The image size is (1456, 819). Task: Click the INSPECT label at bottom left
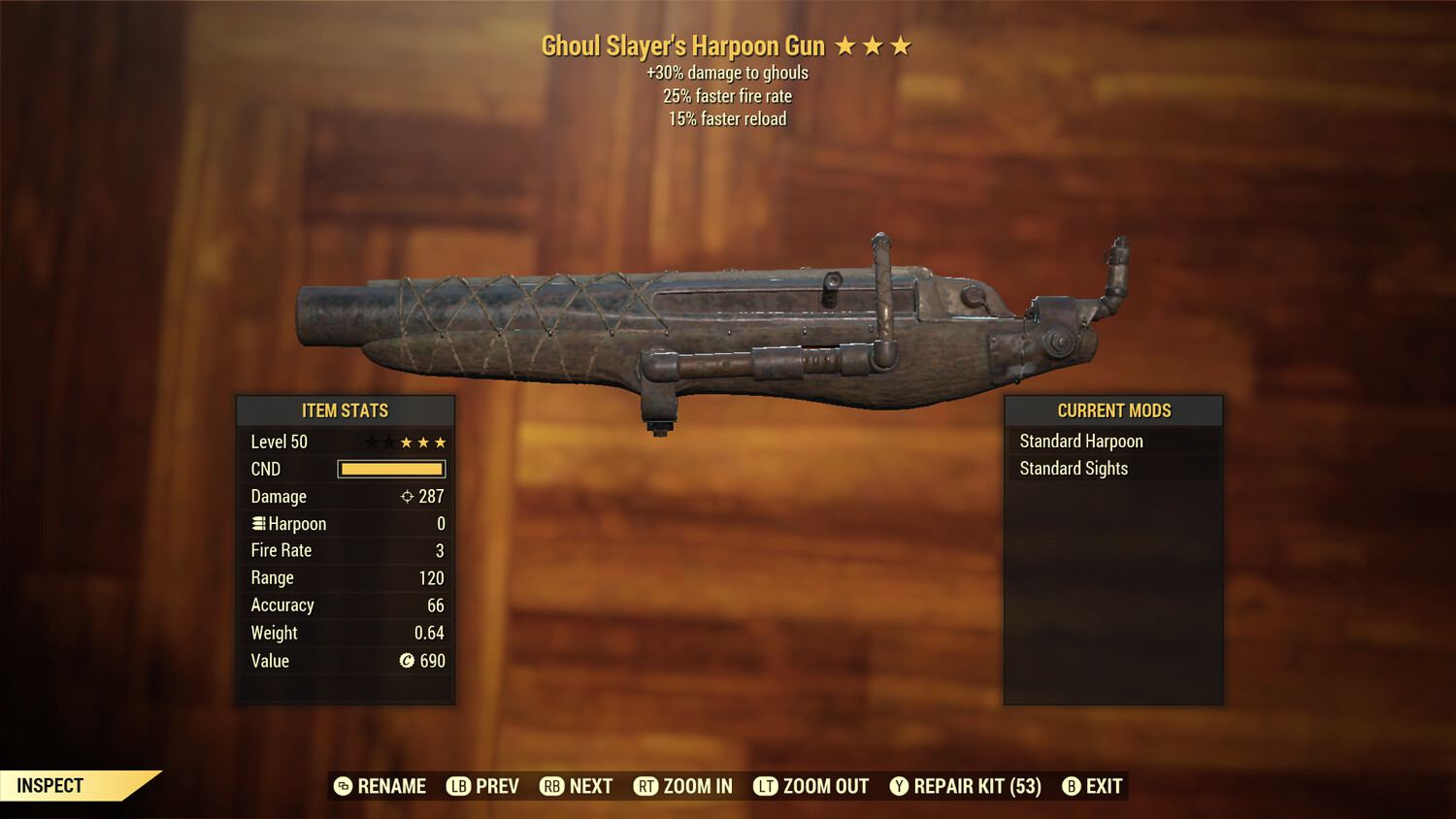coord(50,786)
